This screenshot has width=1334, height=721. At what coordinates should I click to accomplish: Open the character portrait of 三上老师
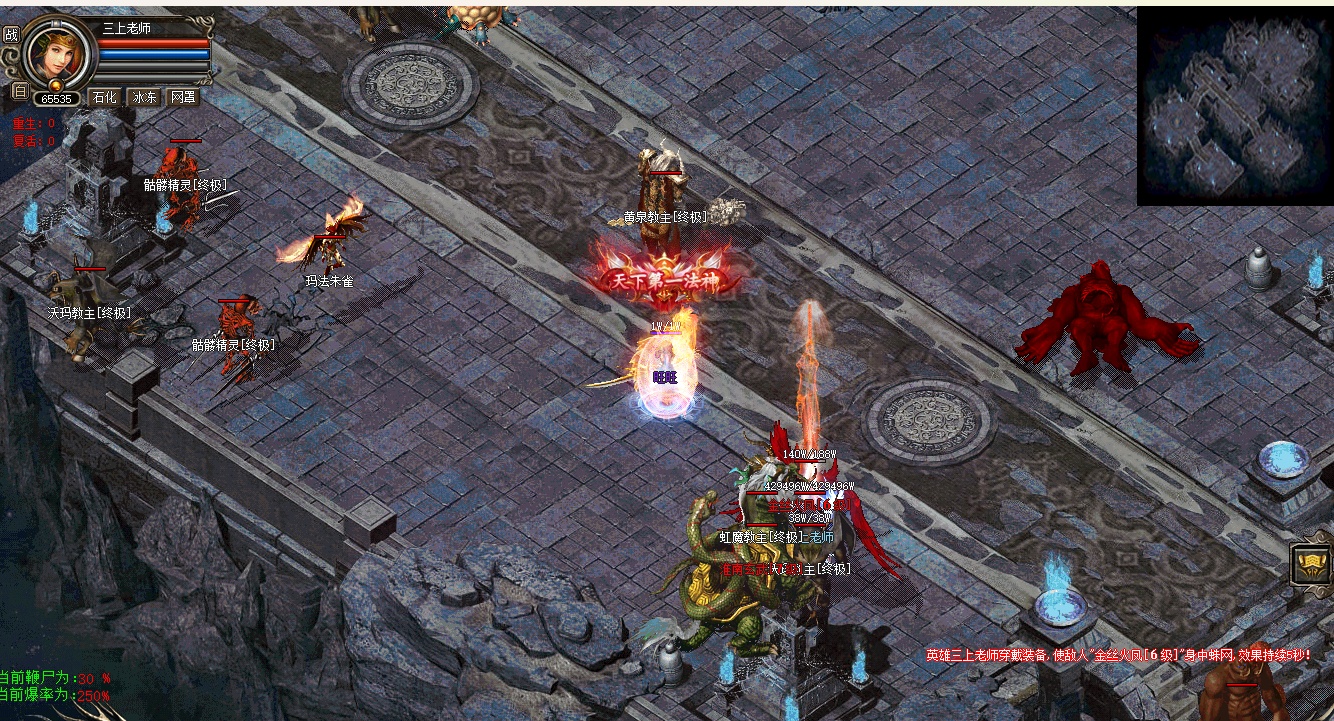[x=56, y=54]
